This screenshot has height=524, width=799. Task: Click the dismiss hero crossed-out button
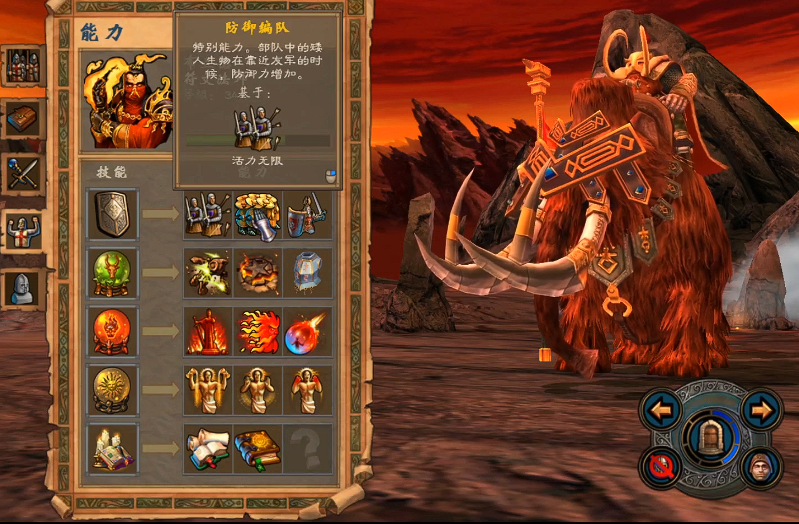click(661, 466)
